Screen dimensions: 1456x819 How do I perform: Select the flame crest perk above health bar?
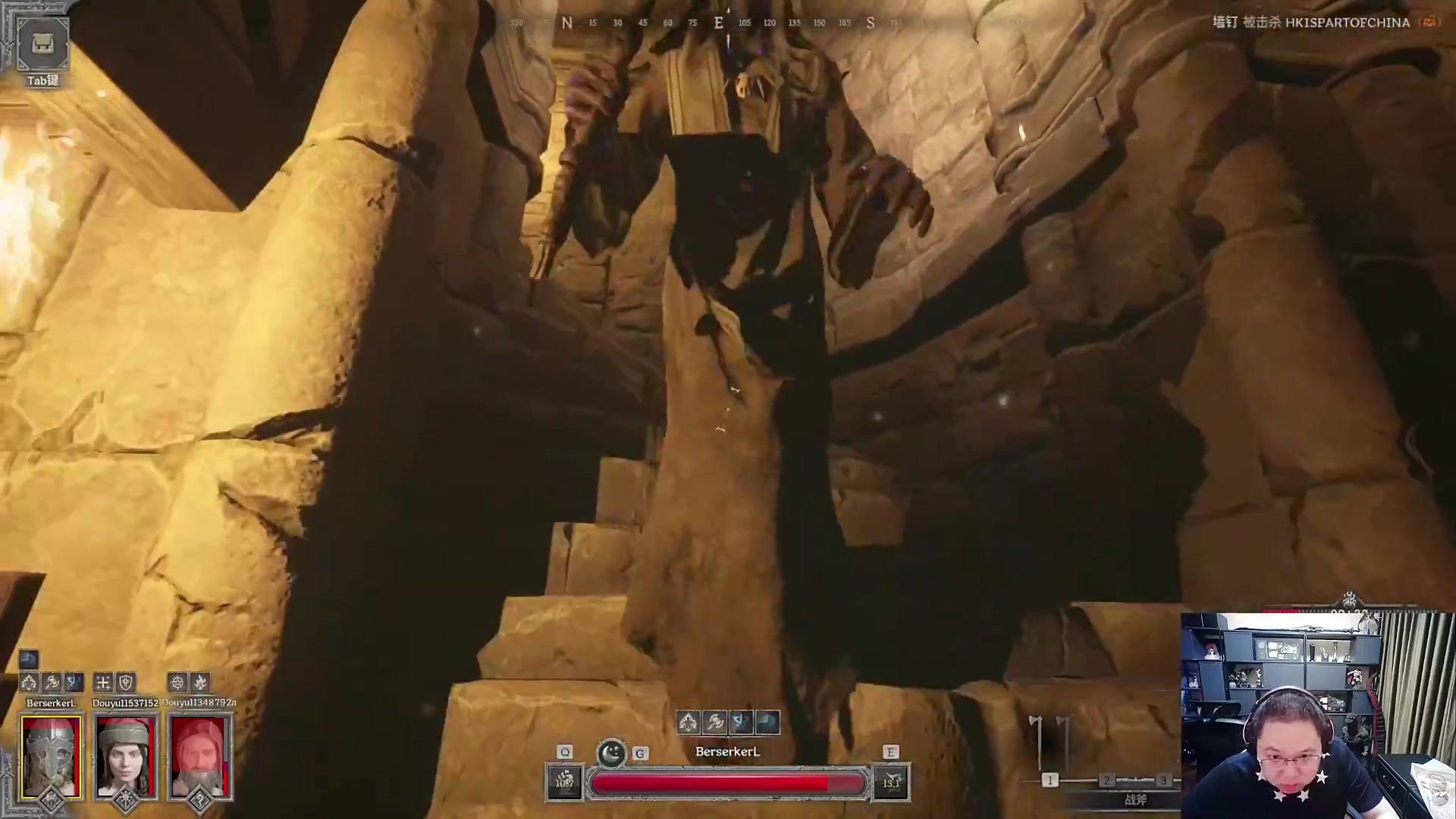click(689, 722)
